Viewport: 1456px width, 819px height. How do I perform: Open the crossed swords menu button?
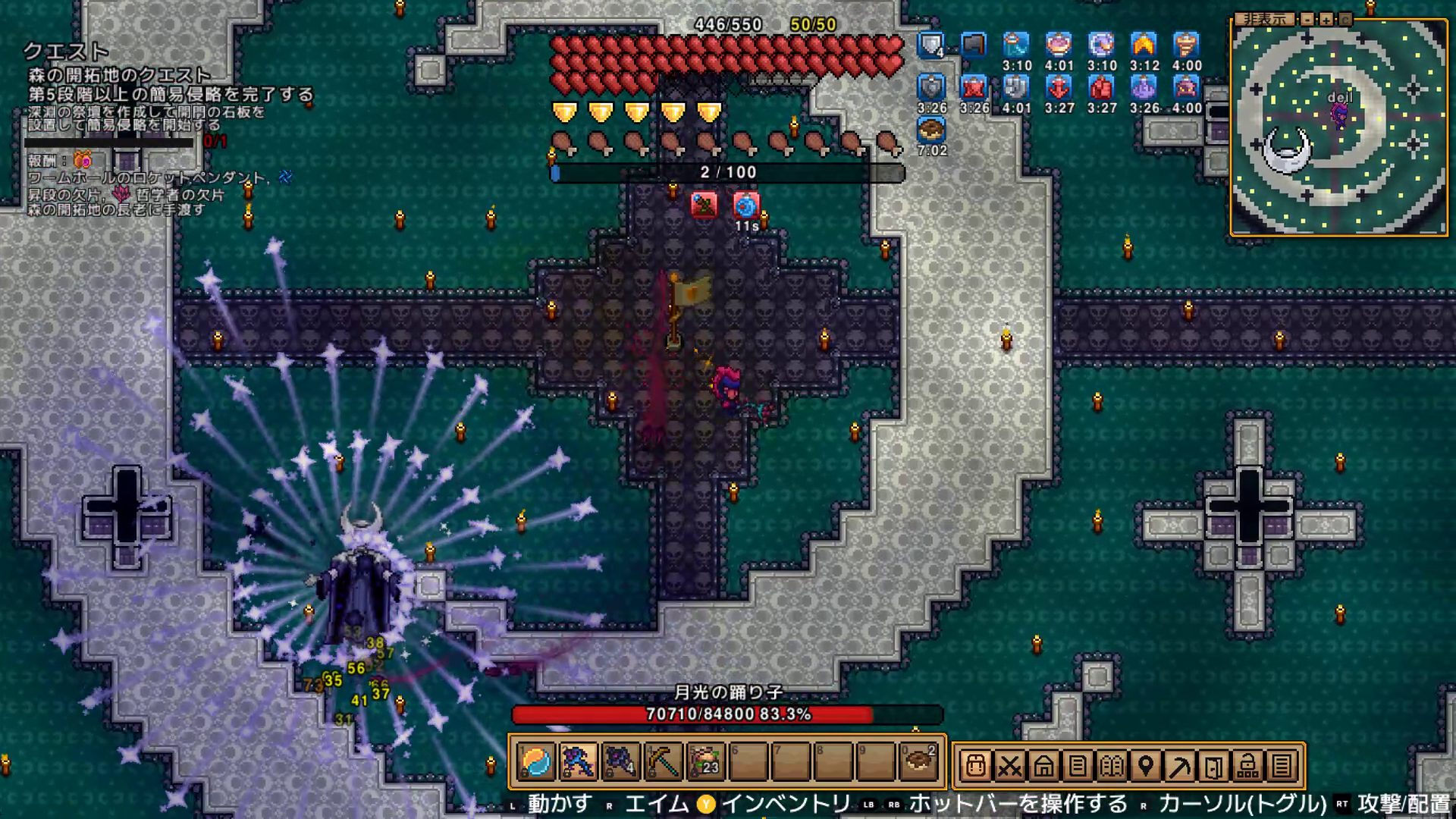click(x=1009, y=766)
